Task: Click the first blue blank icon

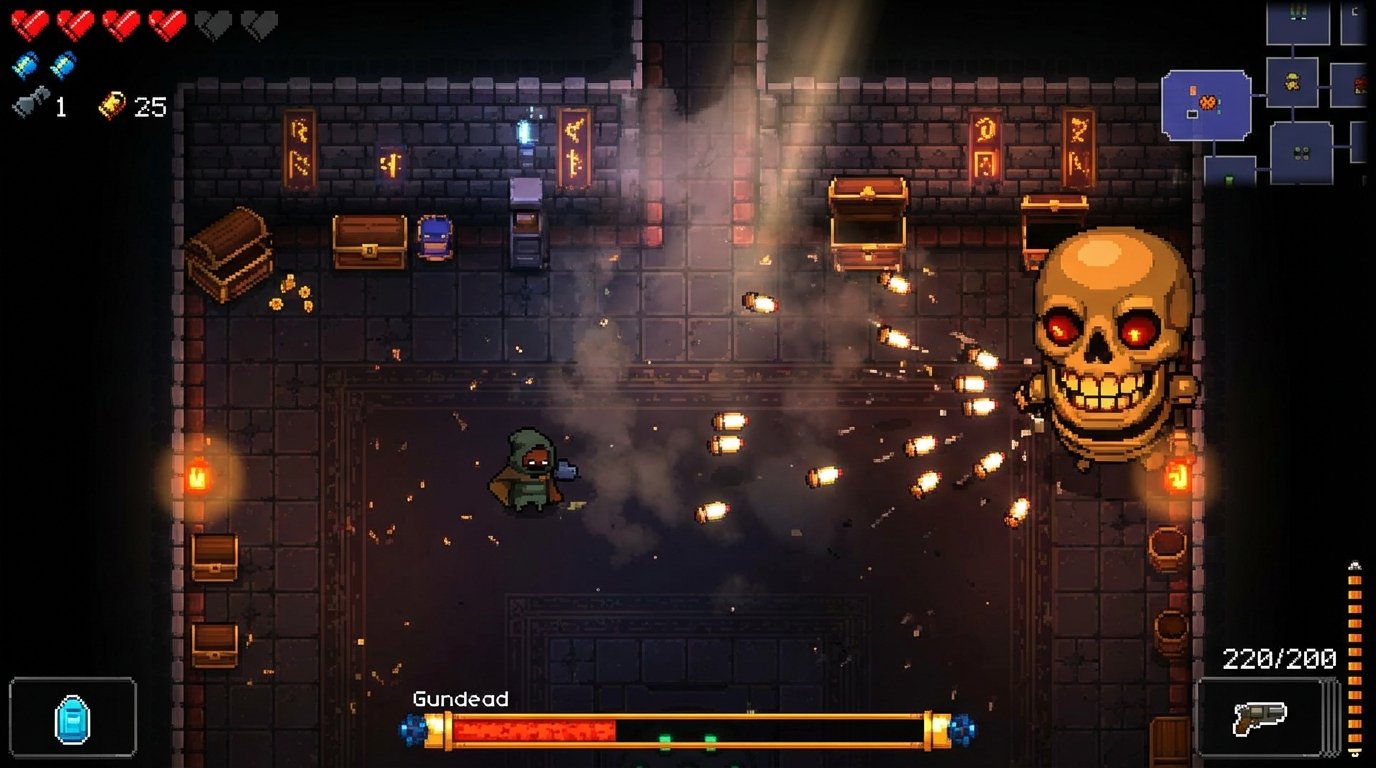Action: pos(26,64)
